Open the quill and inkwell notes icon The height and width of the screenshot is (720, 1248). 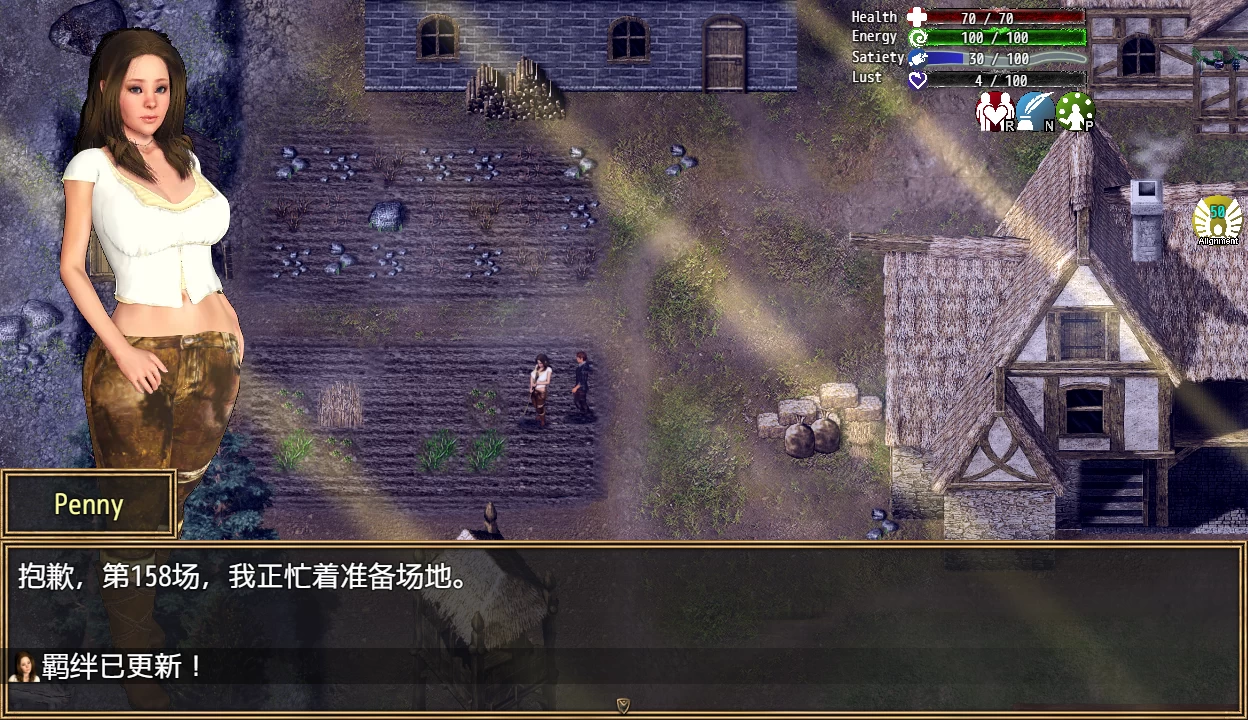pos(1035,111)
